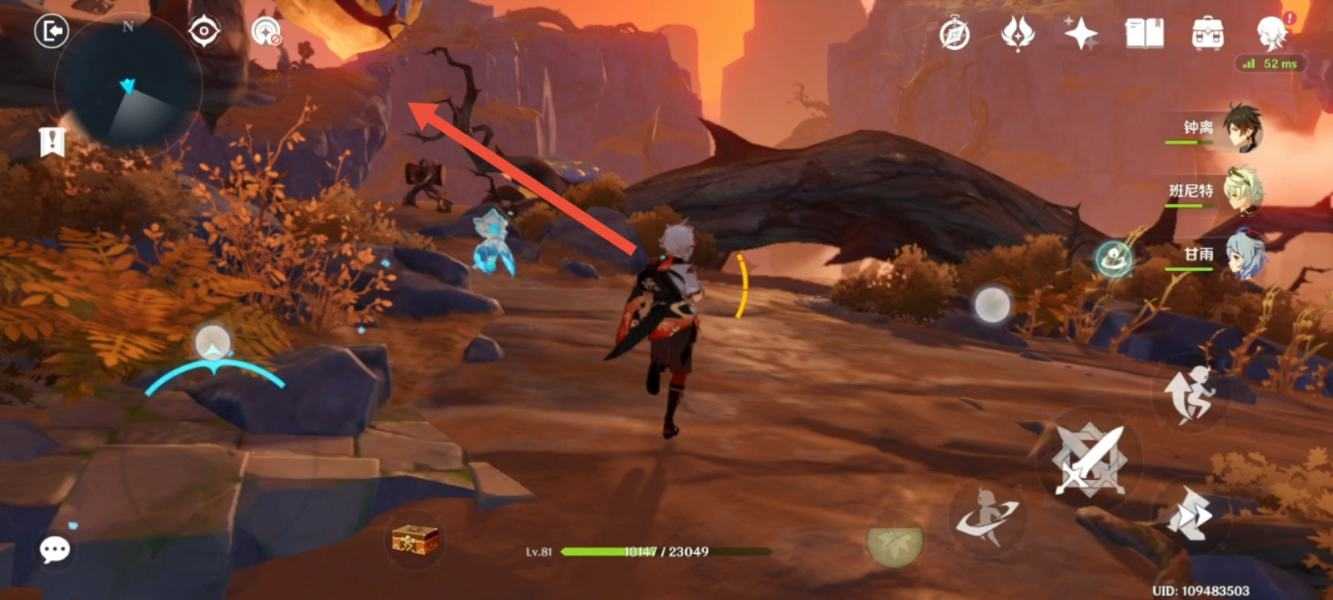Switch to party member 班尼特

1242,190
